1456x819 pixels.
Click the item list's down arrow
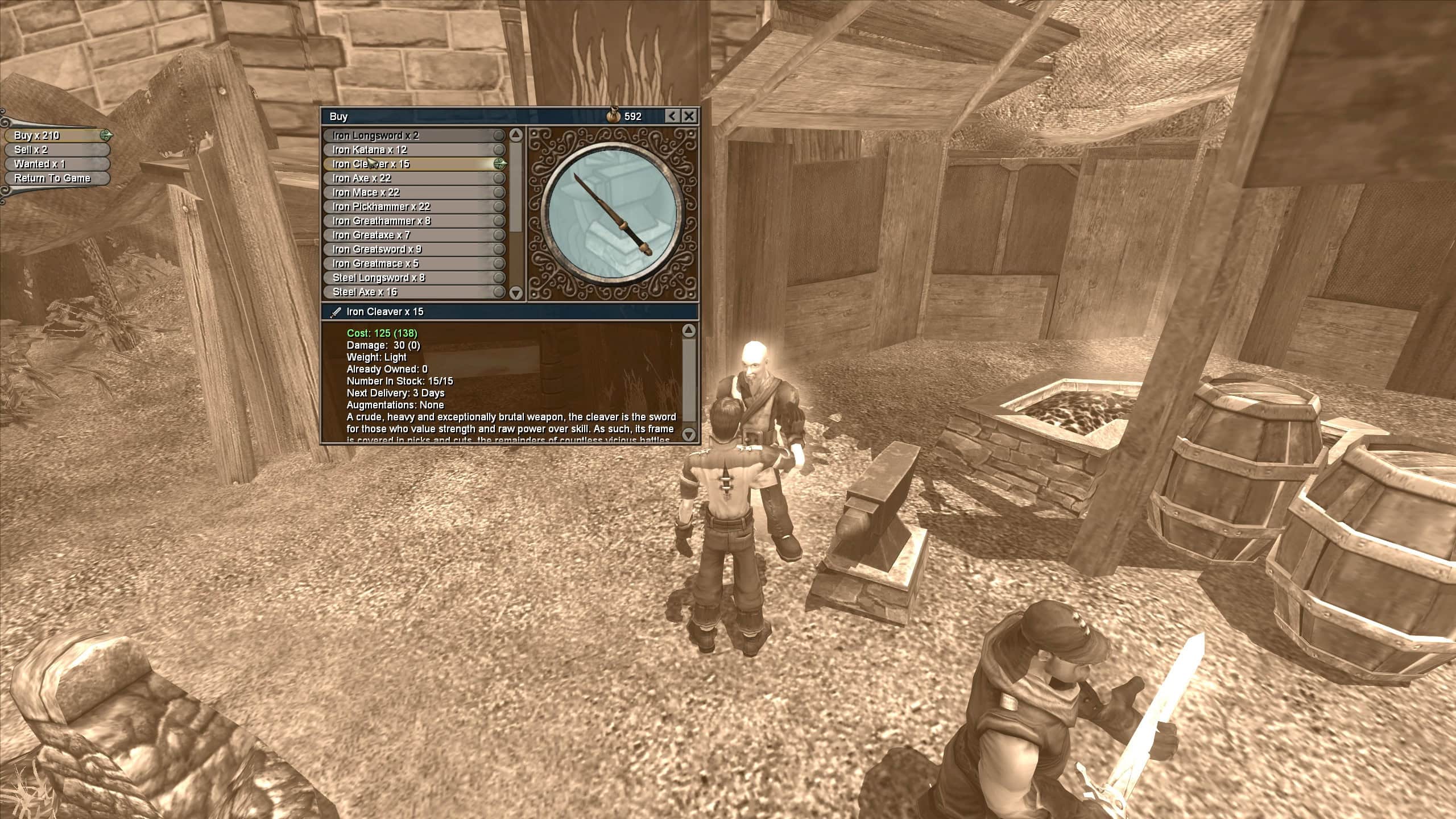point(516,293)
